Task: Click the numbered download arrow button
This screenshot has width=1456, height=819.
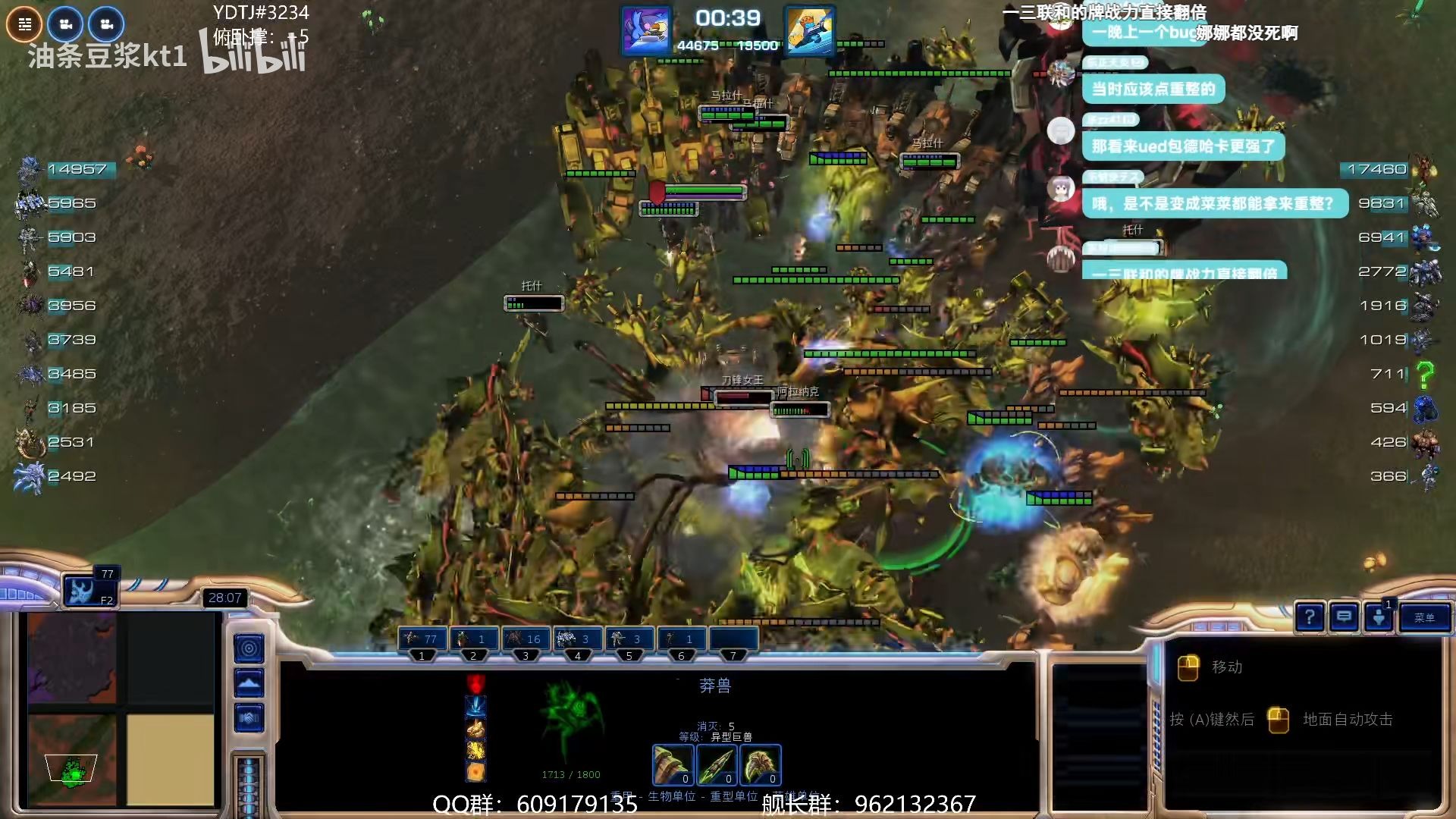Action: click(x=1379, y=617)
